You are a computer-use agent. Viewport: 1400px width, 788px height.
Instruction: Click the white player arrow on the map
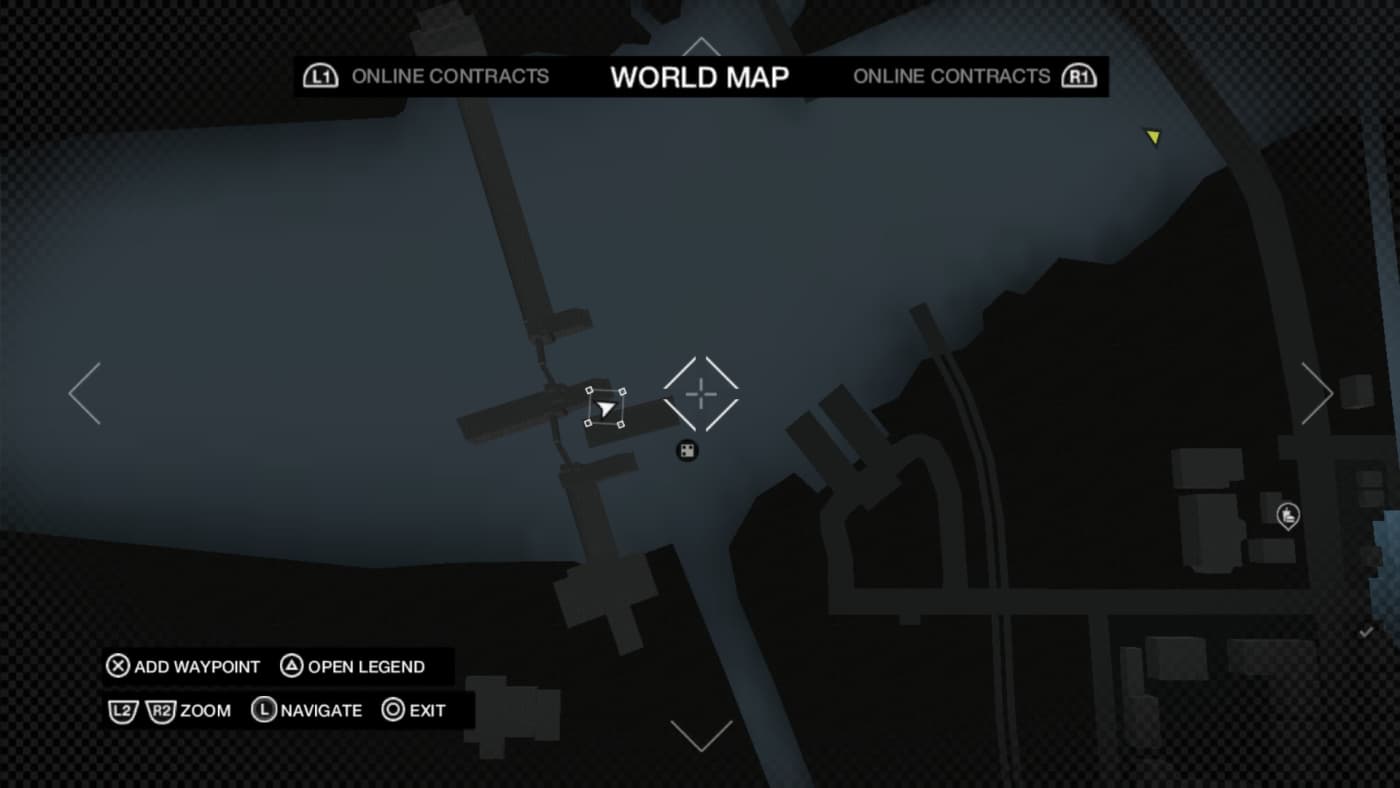606,408
